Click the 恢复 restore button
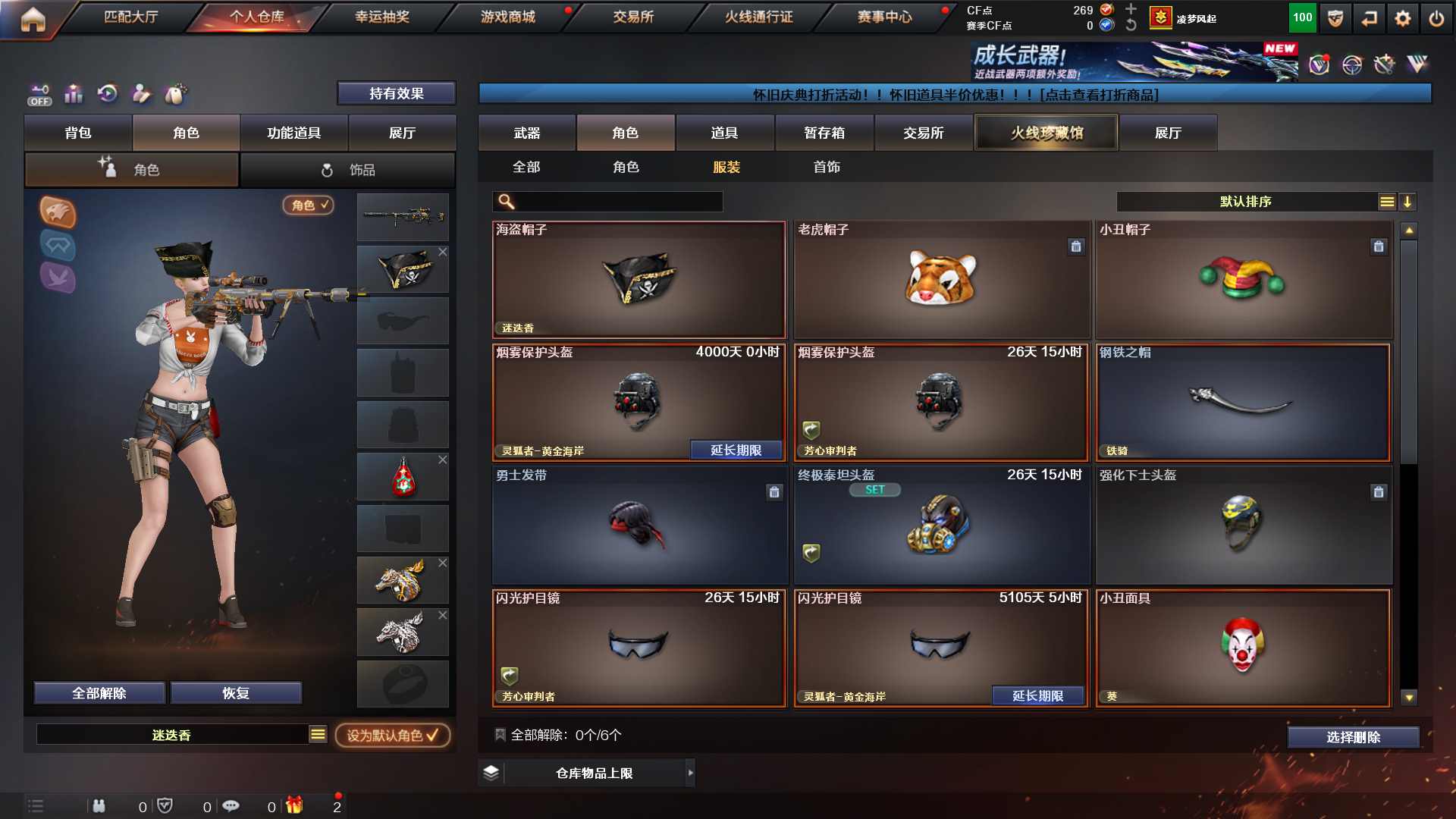 (236, 693)
